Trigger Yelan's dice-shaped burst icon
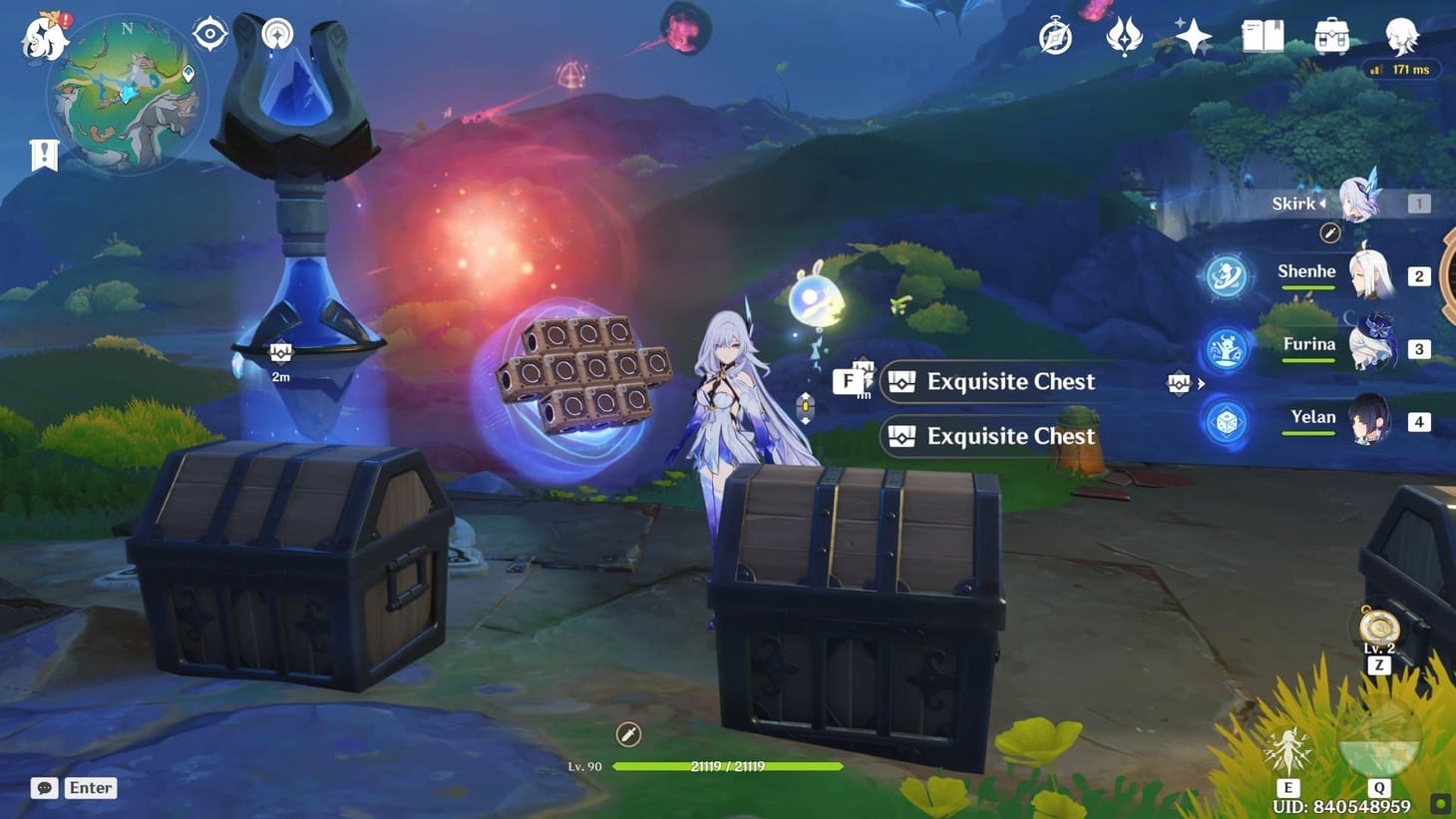Image resolution: width=1456 pixels, height=819 pixels. 1225,421
